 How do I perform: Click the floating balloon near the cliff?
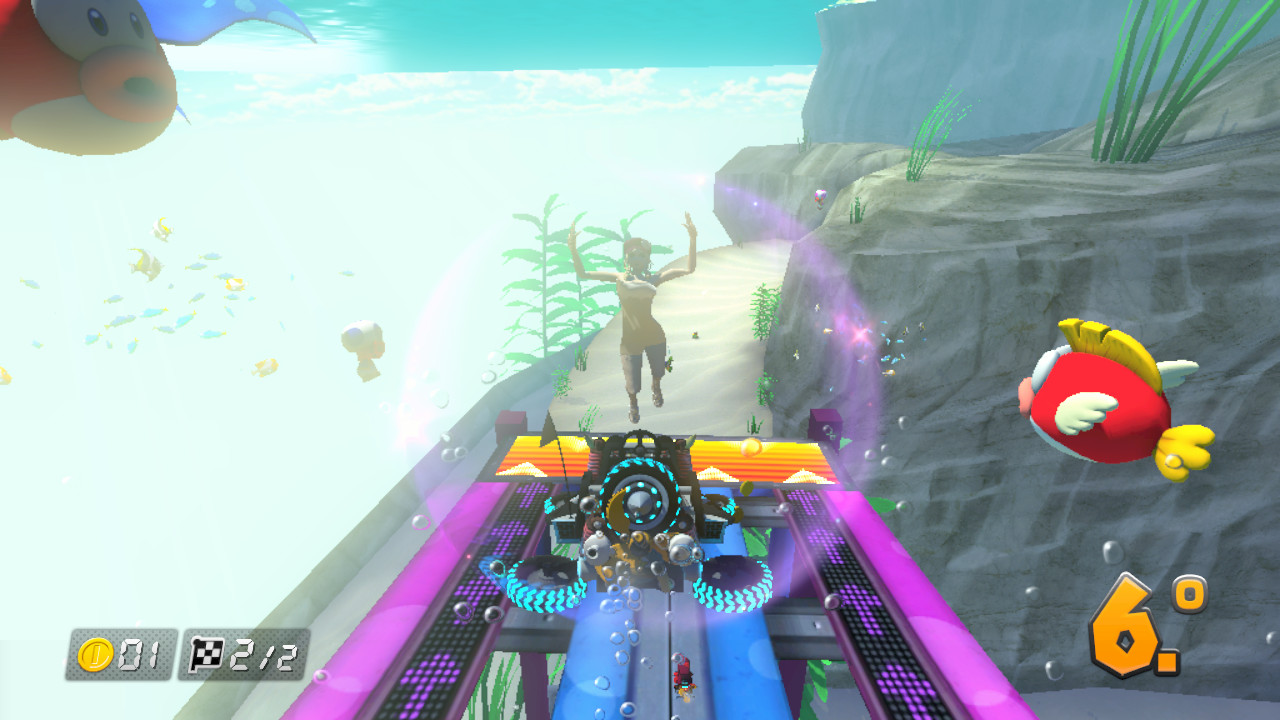[x=817, y=196]
